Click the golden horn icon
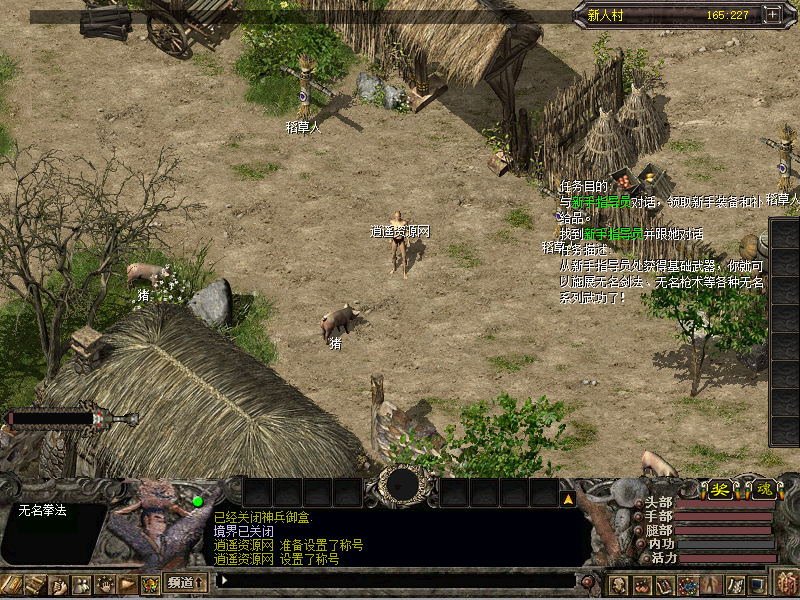The width and height of the screenshot is (800, 600). (x=127, y=584)
